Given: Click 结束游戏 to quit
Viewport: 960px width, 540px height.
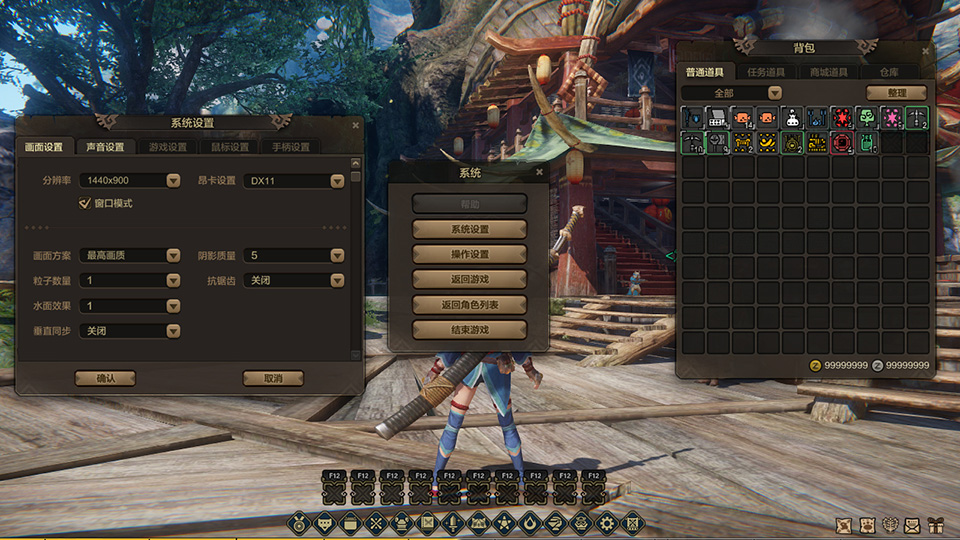Looking at the screenshot, I should click(x=469, y=329).
